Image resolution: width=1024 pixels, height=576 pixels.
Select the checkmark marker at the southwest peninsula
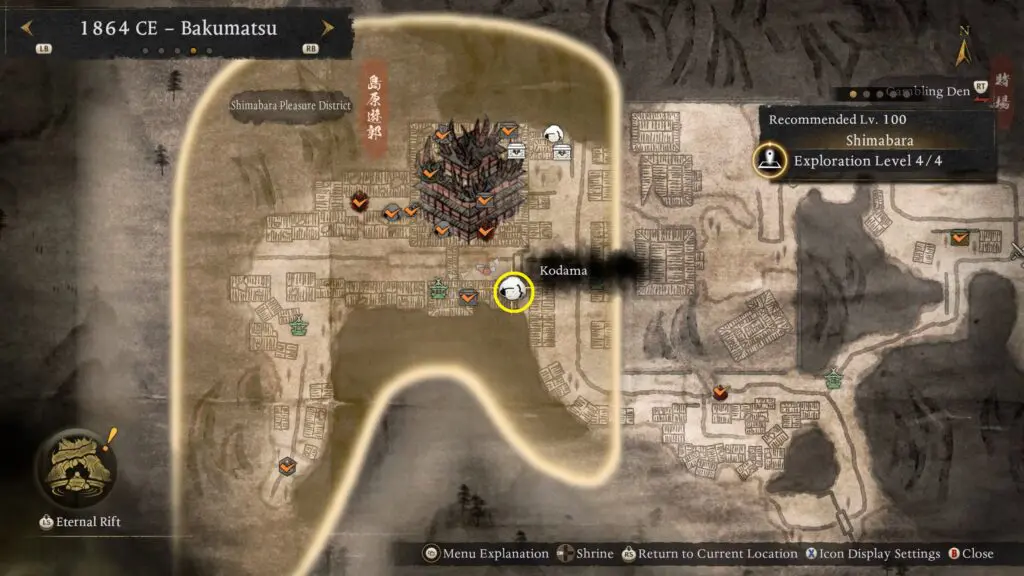(287, 465)
